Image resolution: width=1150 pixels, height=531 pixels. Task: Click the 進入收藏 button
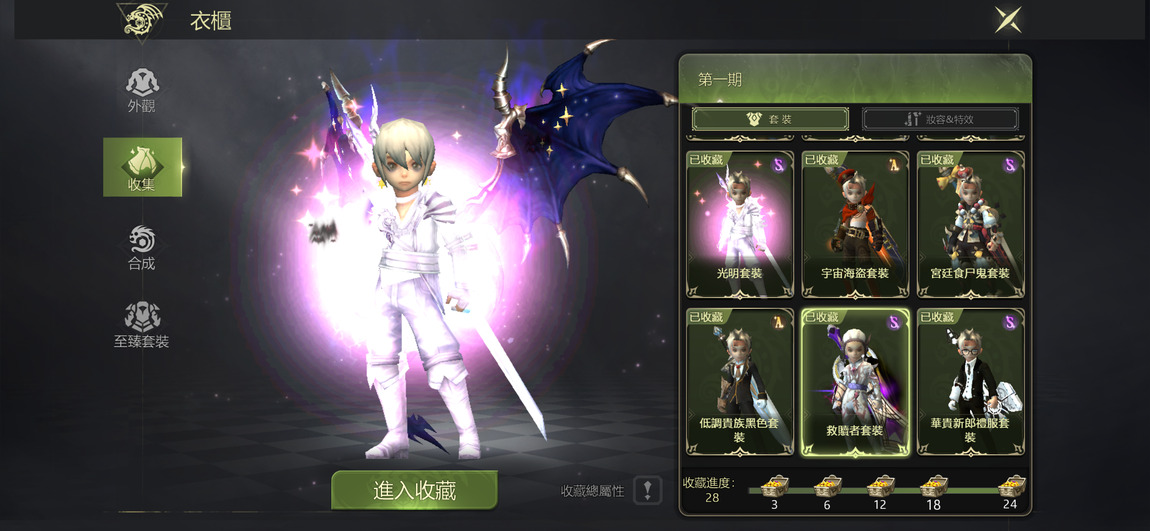(x=414, y=490)
